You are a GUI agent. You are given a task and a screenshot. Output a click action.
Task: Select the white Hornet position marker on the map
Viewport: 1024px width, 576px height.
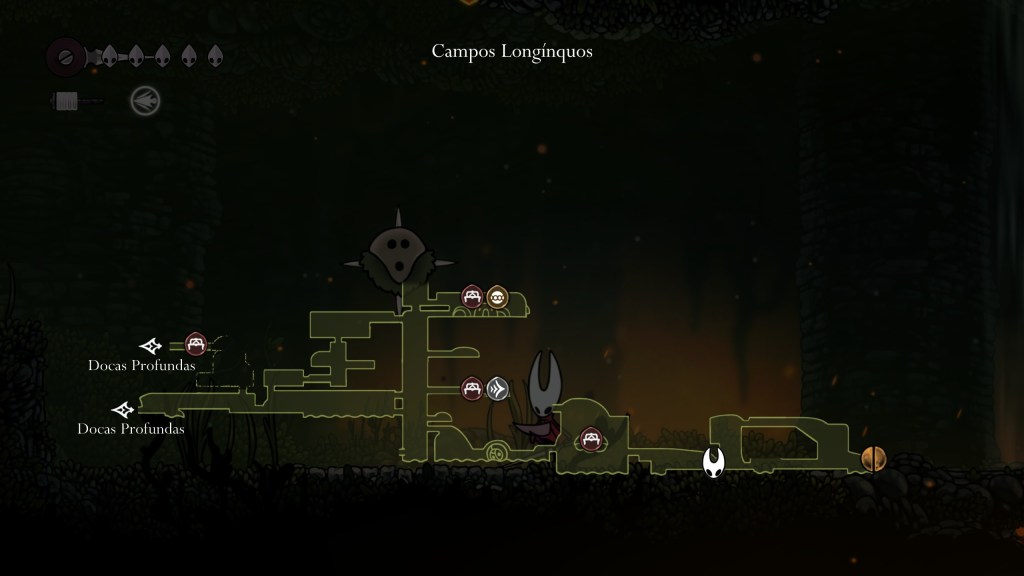point(713,462)
